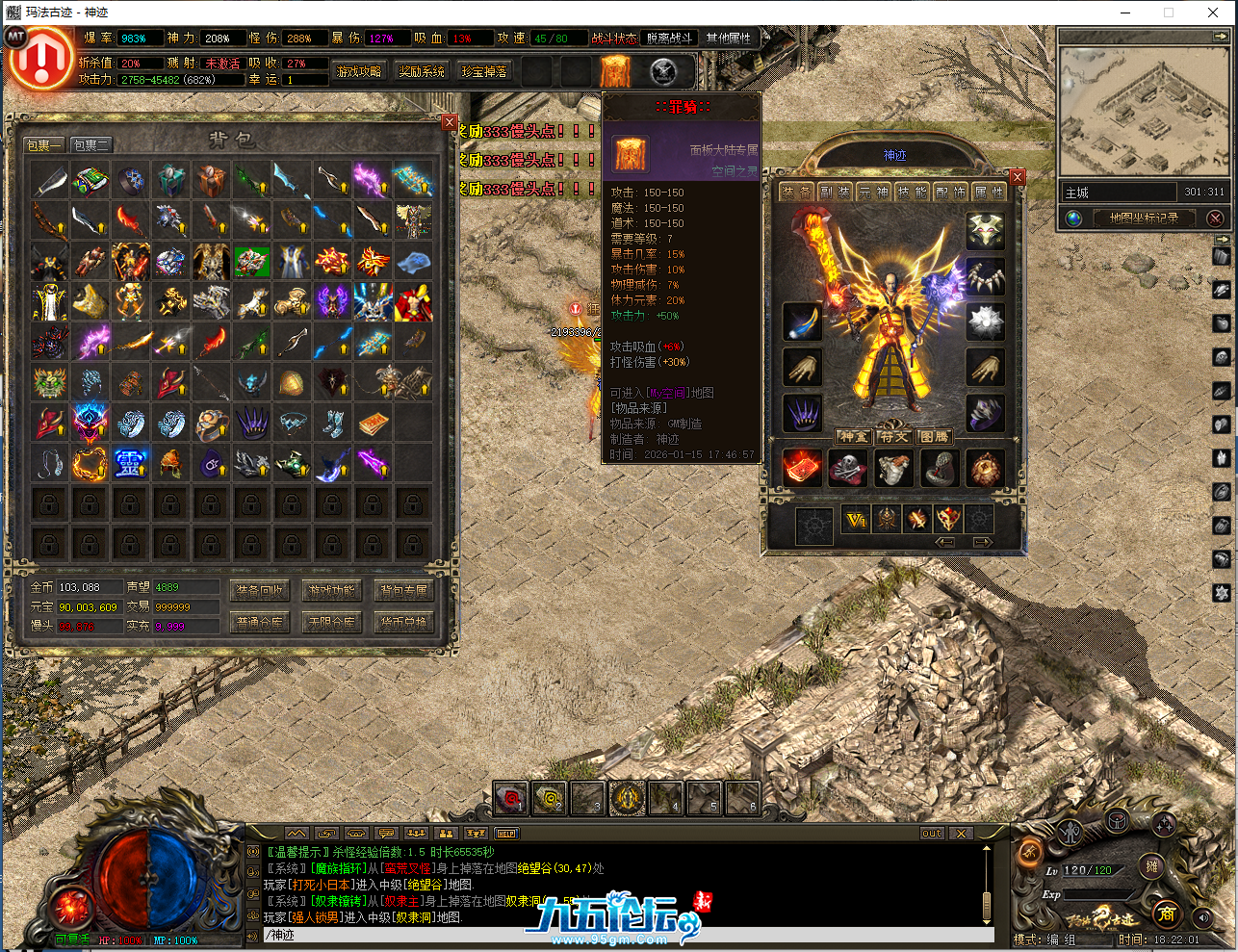Switch to the 技能 skills tab
The image size is (1238, 952).
[x=911, y=193]
